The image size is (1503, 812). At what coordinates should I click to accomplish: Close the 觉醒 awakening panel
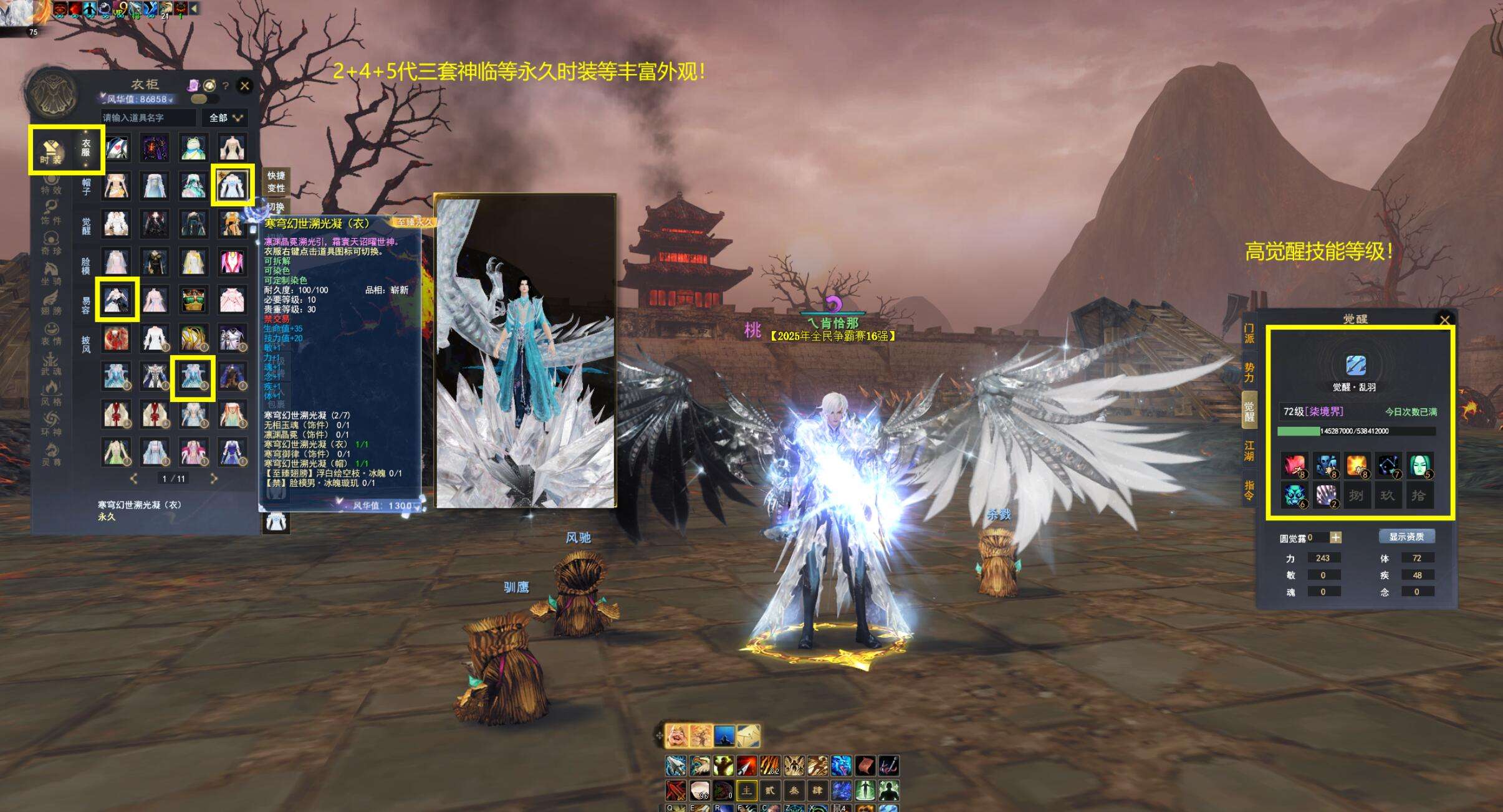coord(1444,320)
